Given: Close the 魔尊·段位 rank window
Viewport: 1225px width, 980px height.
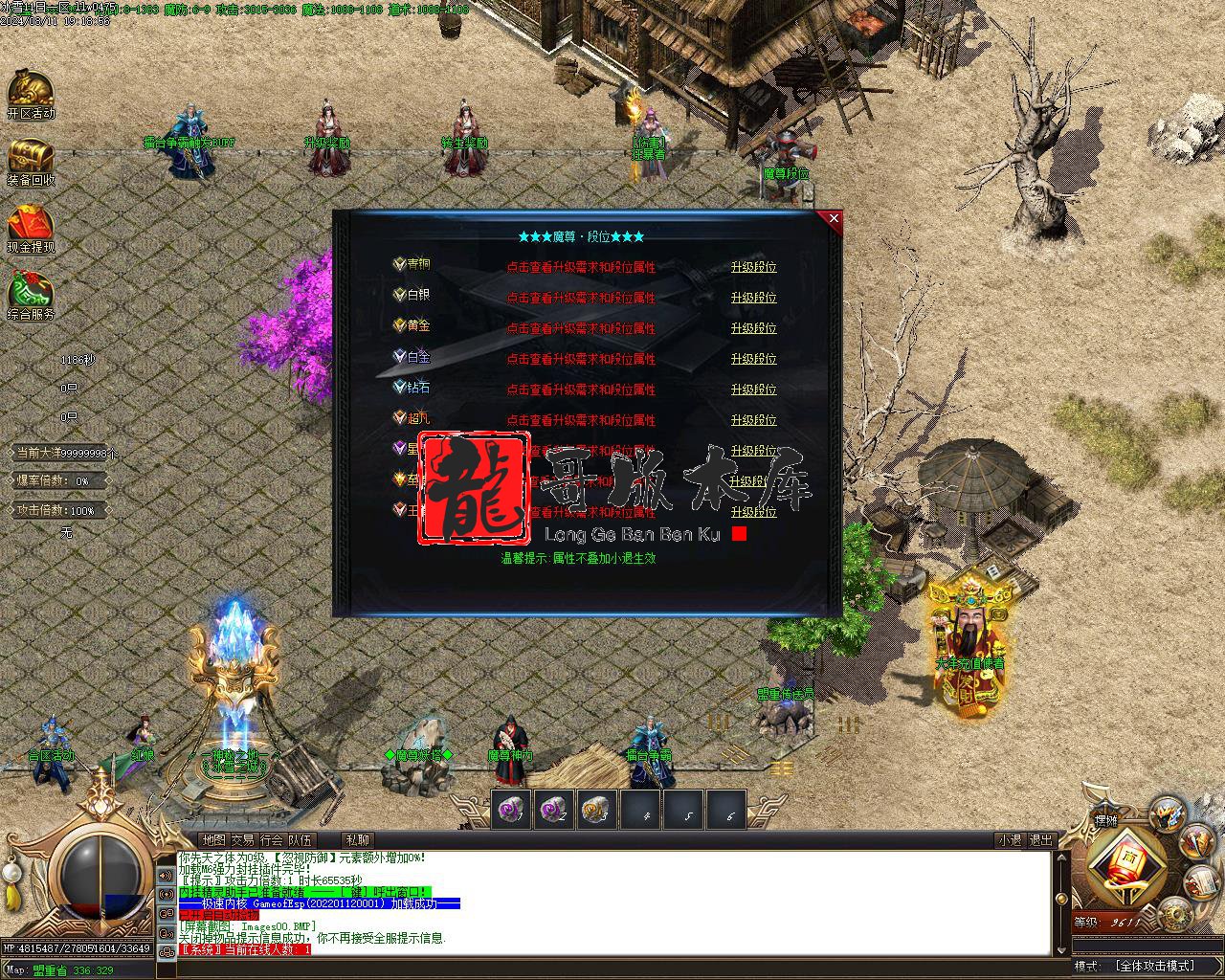Looking at the screenshot, I should [834, 219].
